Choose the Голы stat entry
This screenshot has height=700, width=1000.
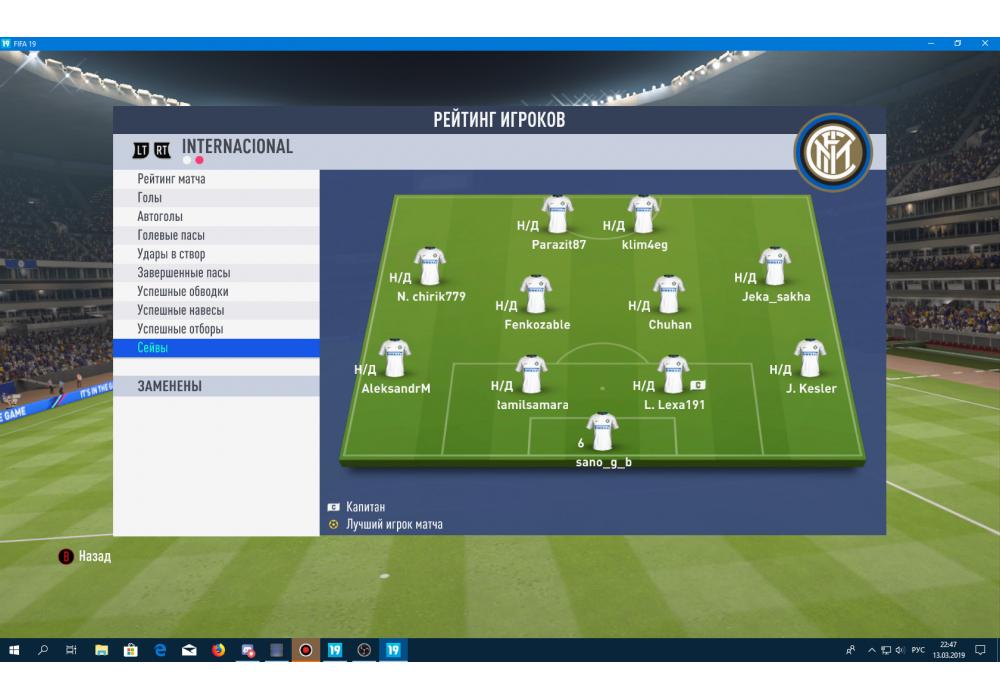pyautogui.click(x=215, y=198)
